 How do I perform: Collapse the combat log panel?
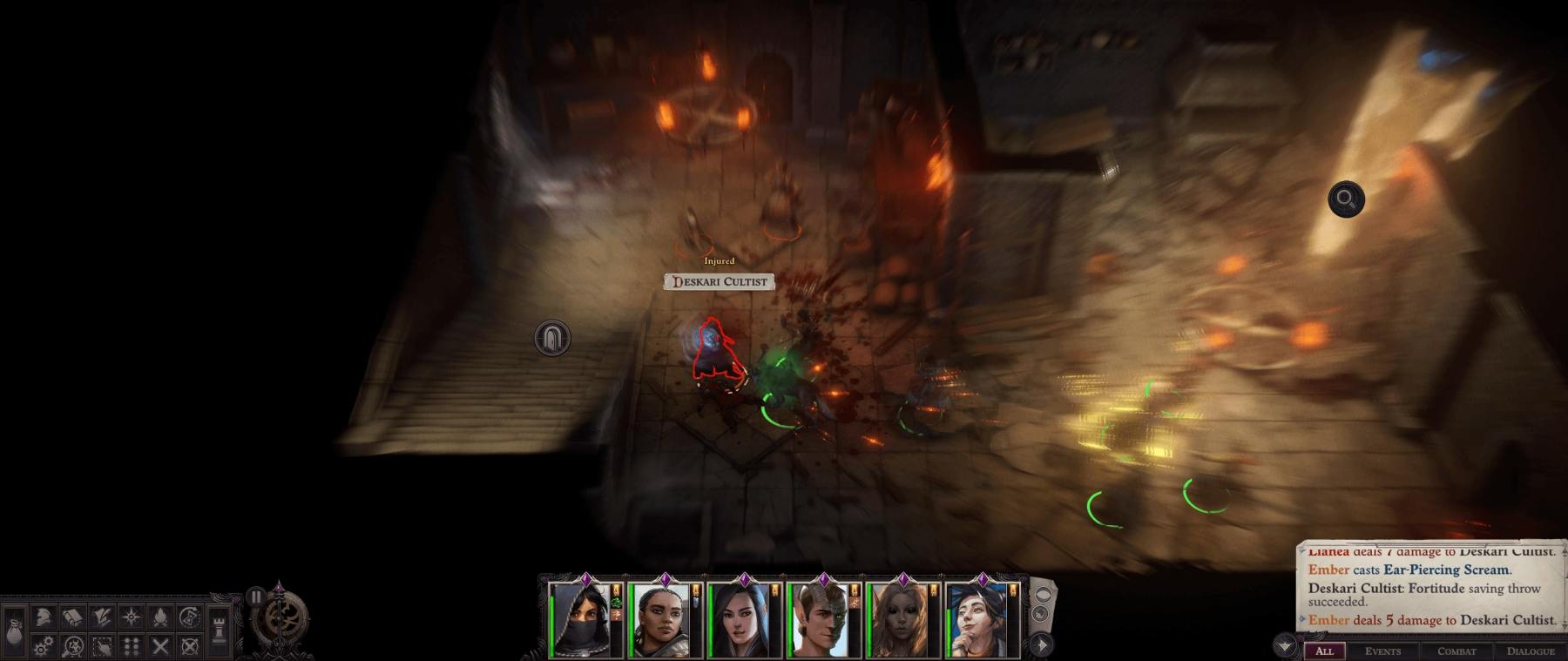coord(1285,645)
